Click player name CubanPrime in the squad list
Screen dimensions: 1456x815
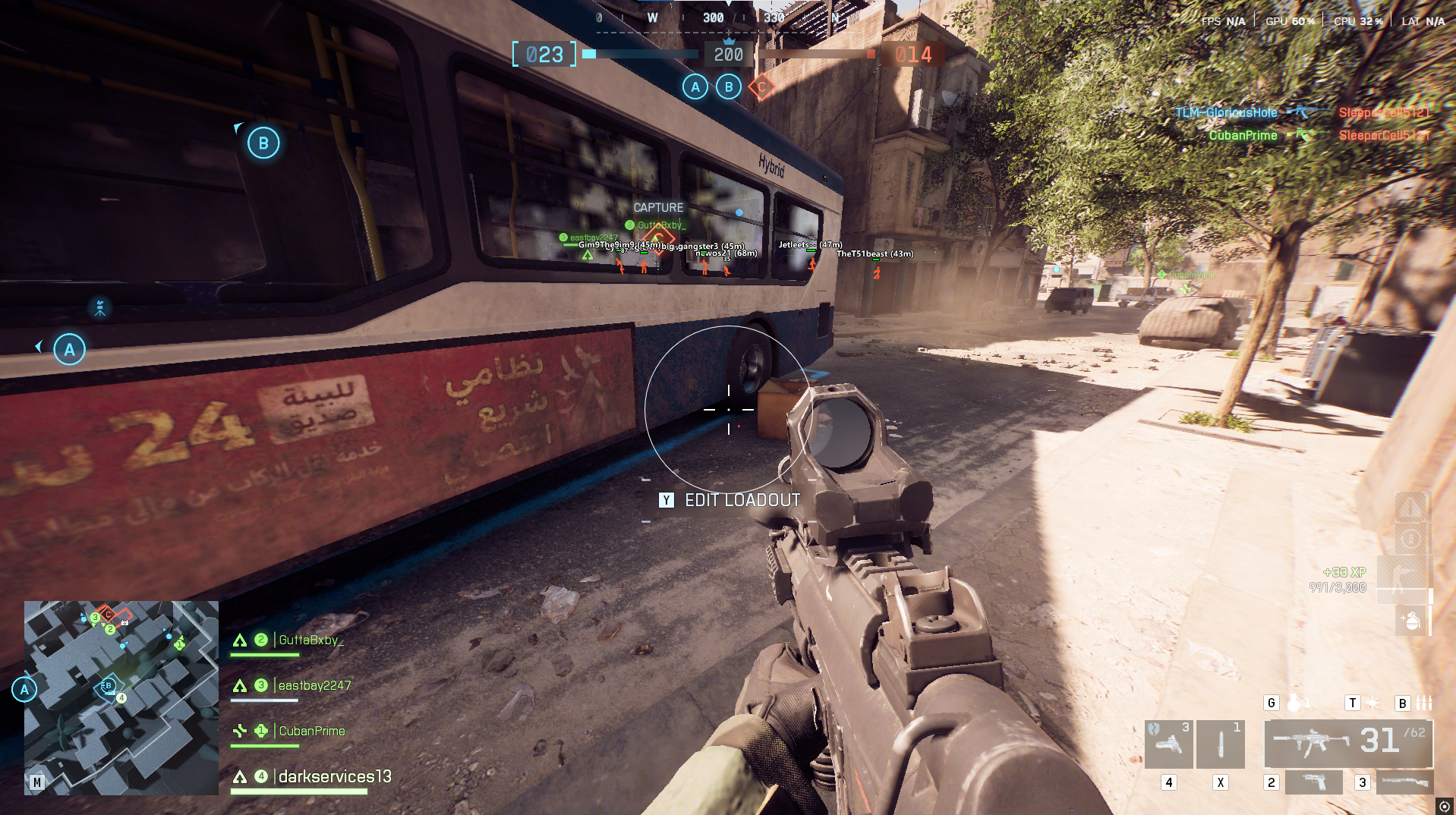311,731
